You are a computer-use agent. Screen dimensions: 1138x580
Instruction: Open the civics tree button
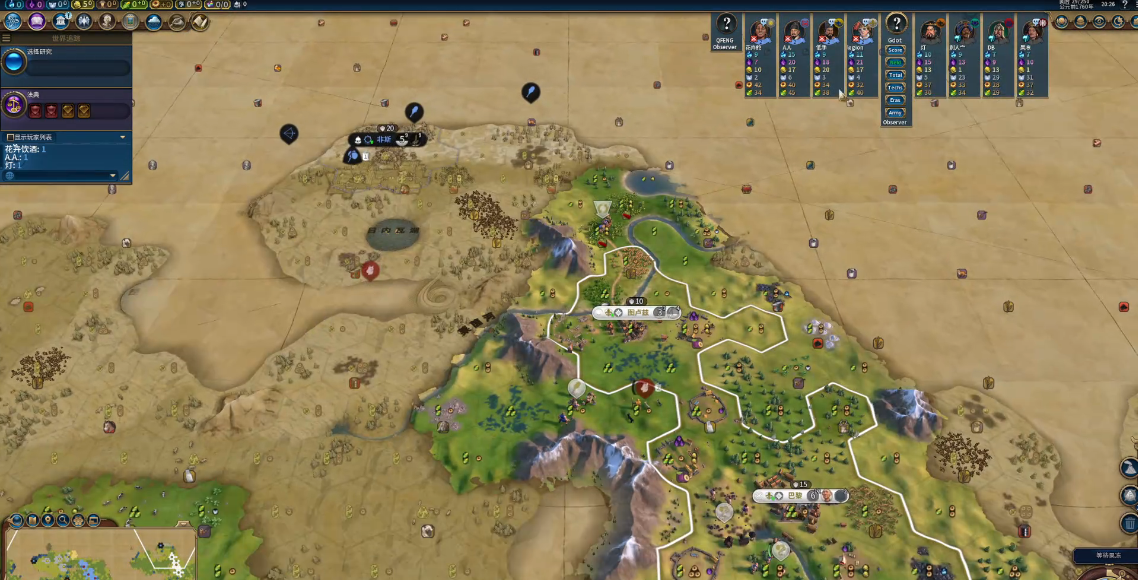[37, 21]
